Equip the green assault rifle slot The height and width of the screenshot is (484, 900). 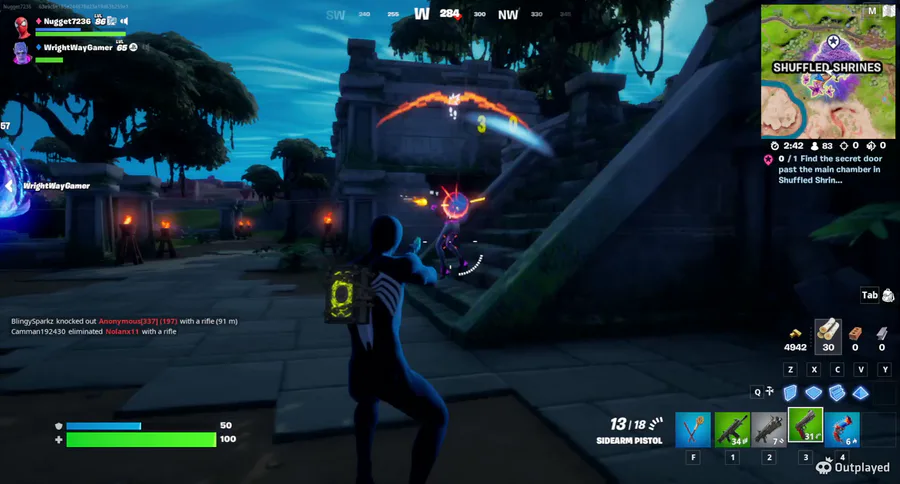[x=732, y=429]
